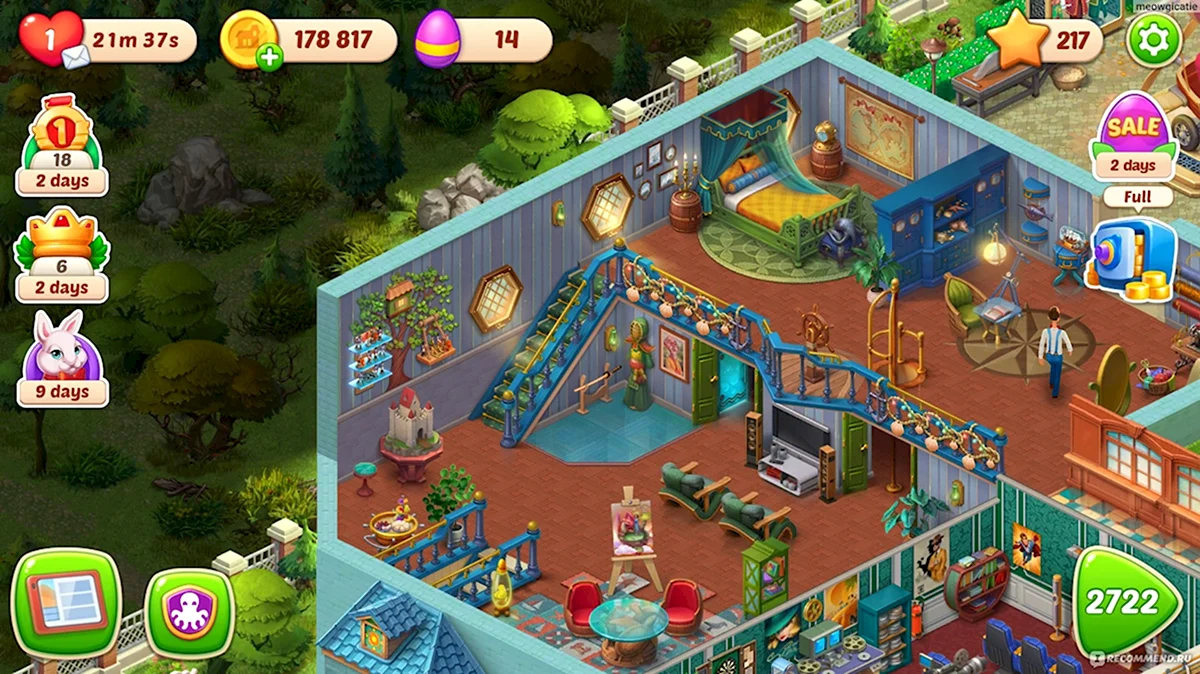The width and height of the screenshot is (1200, 674).
Task: Tap the green plus to buy coins
Action: coord(268,58)
